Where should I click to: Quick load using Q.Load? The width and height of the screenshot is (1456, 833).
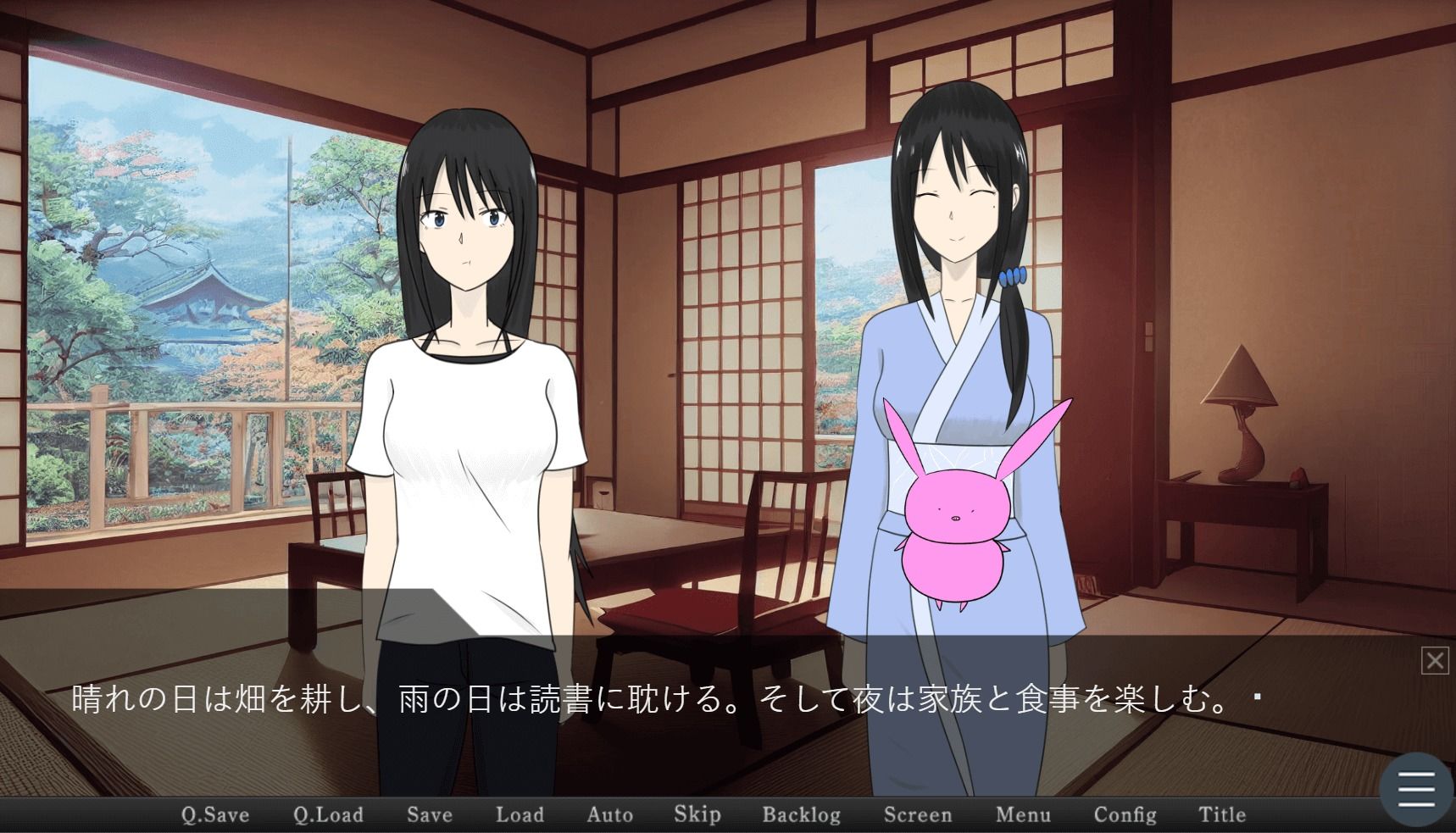pyautogui.click(x=327, y=814)
